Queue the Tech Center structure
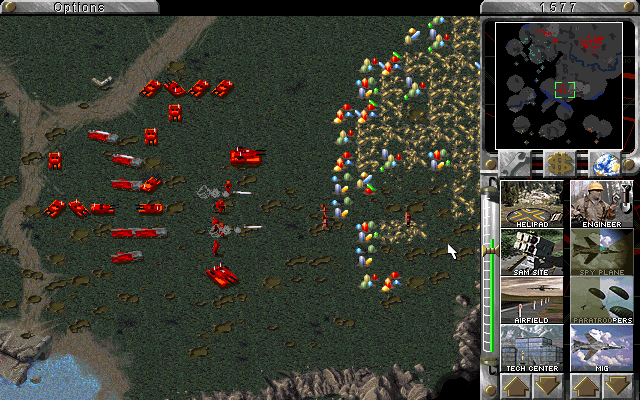 (531, 348)
